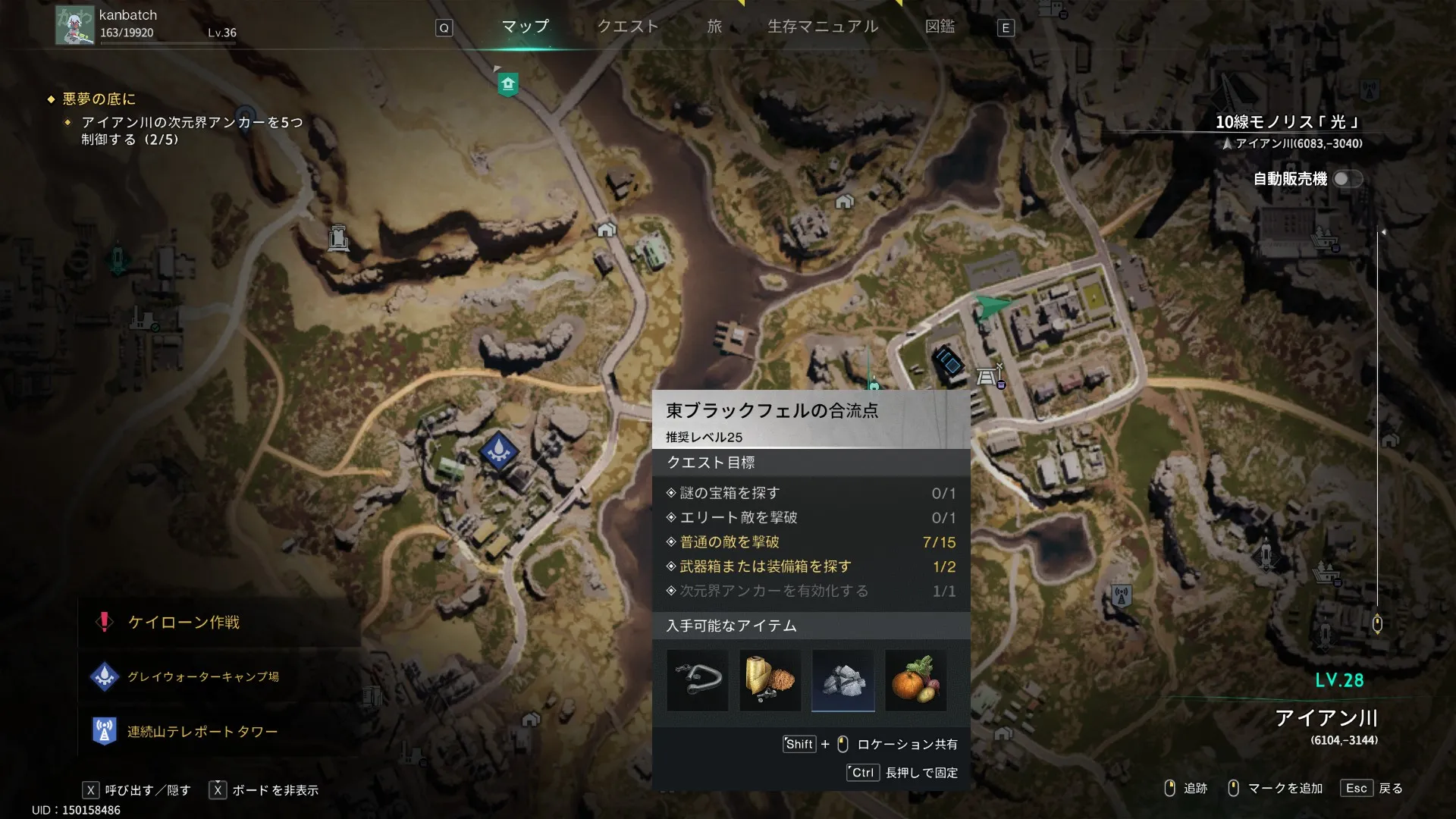The width and height of the screenshot is (1456, 819).
Task: Click the pumpkin and vegetables reward item
Action: (x=915, y=680)
